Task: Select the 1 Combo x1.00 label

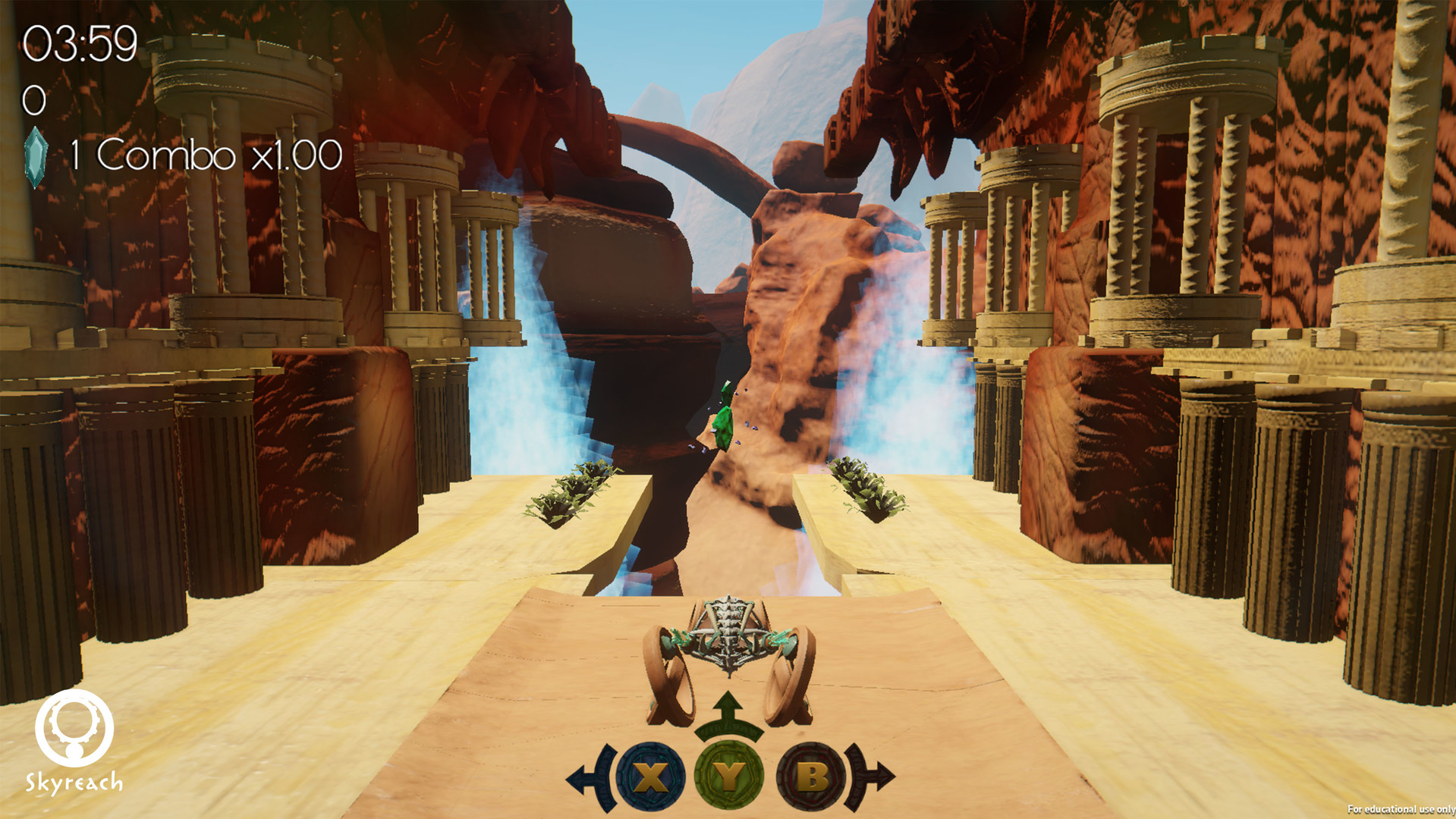Action: click(205, 154)
